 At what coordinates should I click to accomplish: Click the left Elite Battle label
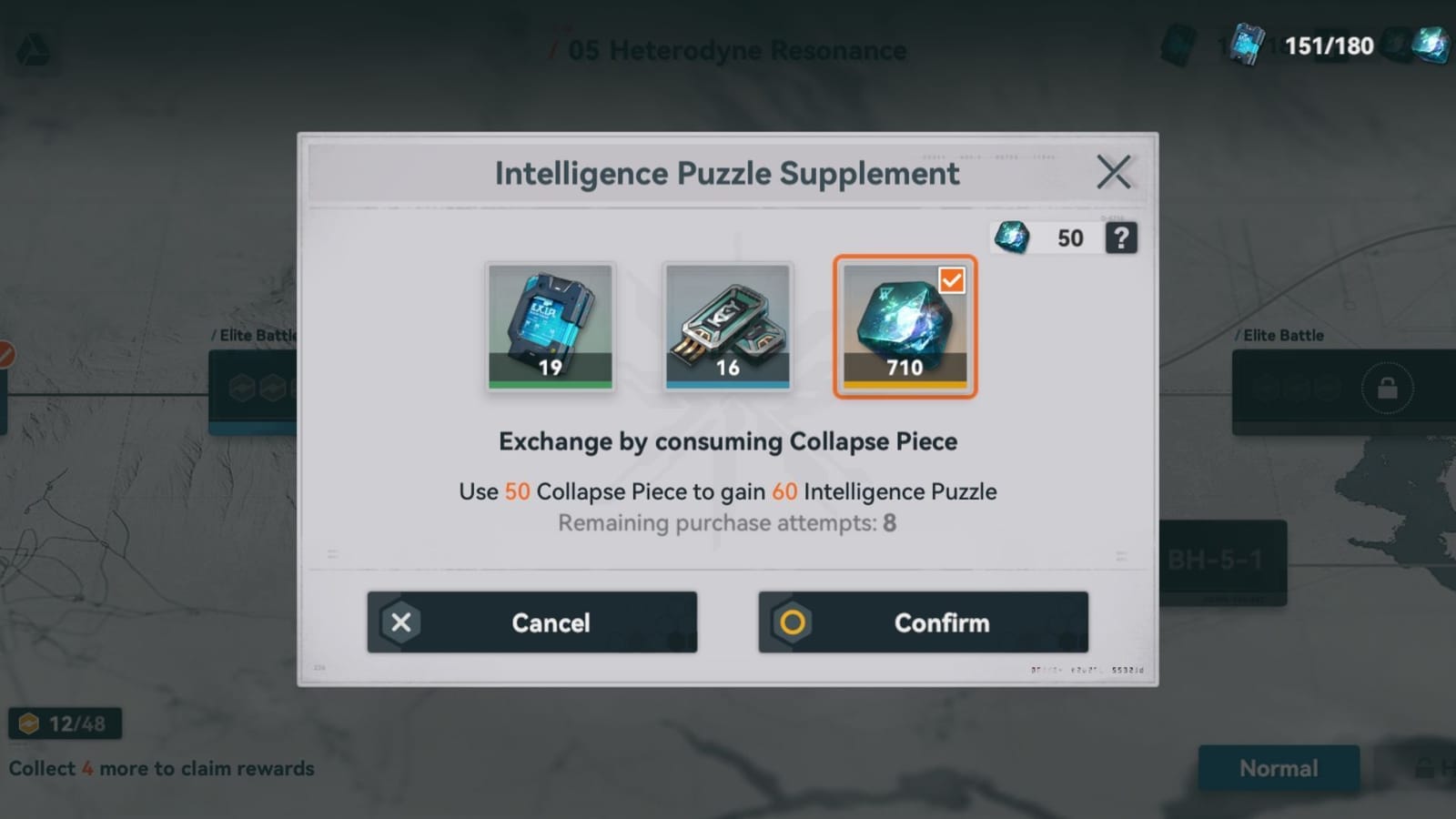[x=252, y=335]
